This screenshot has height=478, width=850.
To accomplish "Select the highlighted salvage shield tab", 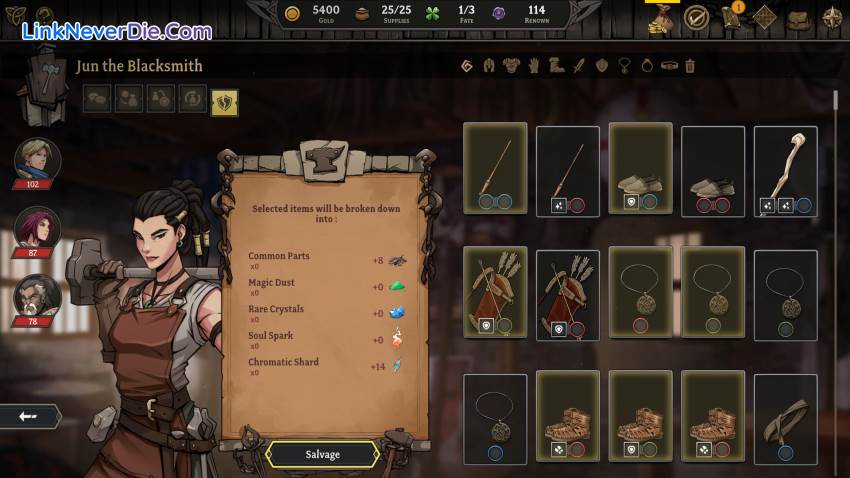I will point(225,100).
